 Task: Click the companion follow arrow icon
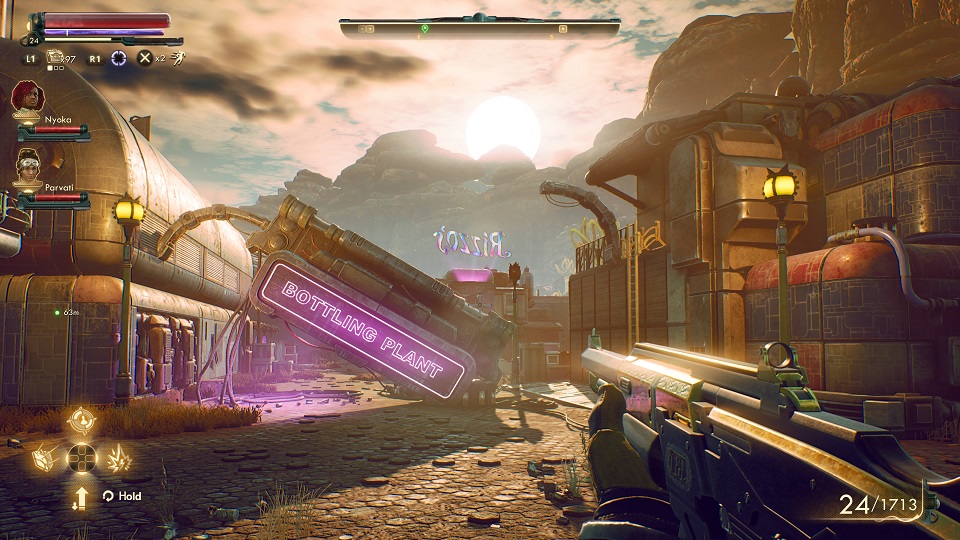(81, 496)
